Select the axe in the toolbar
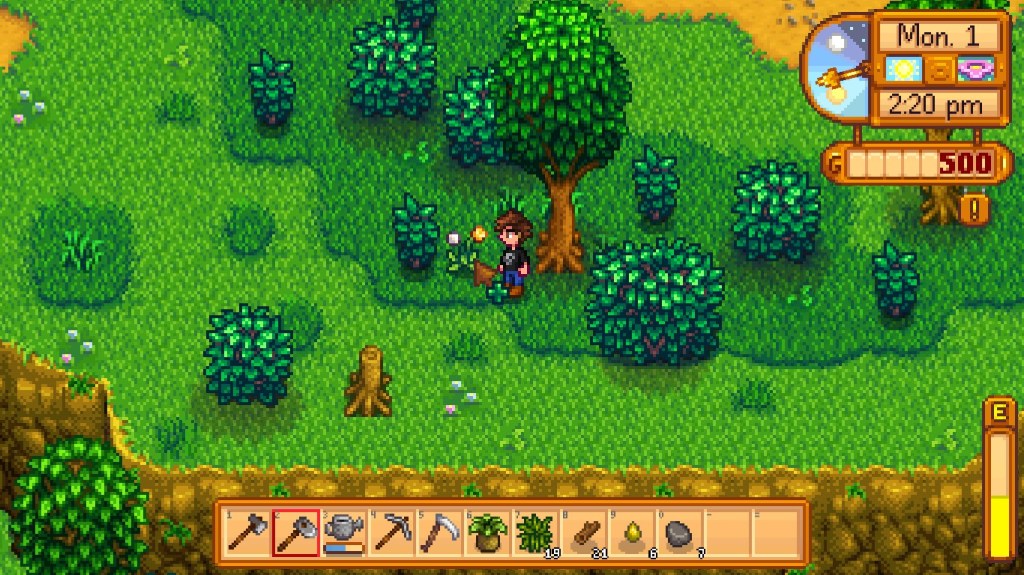 tap(246, 533)
